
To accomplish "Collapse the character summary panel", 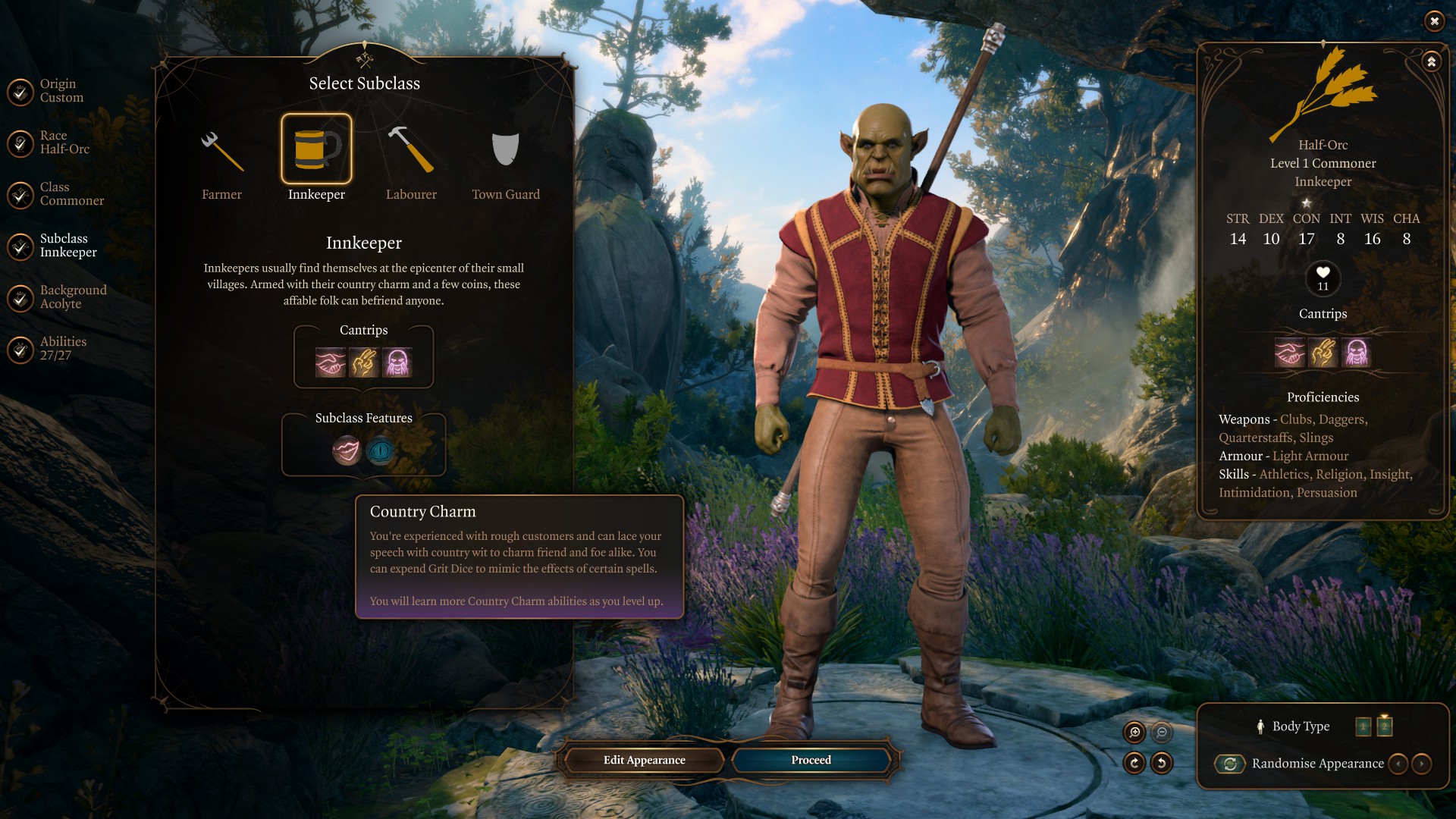I will pos(1431,61).
